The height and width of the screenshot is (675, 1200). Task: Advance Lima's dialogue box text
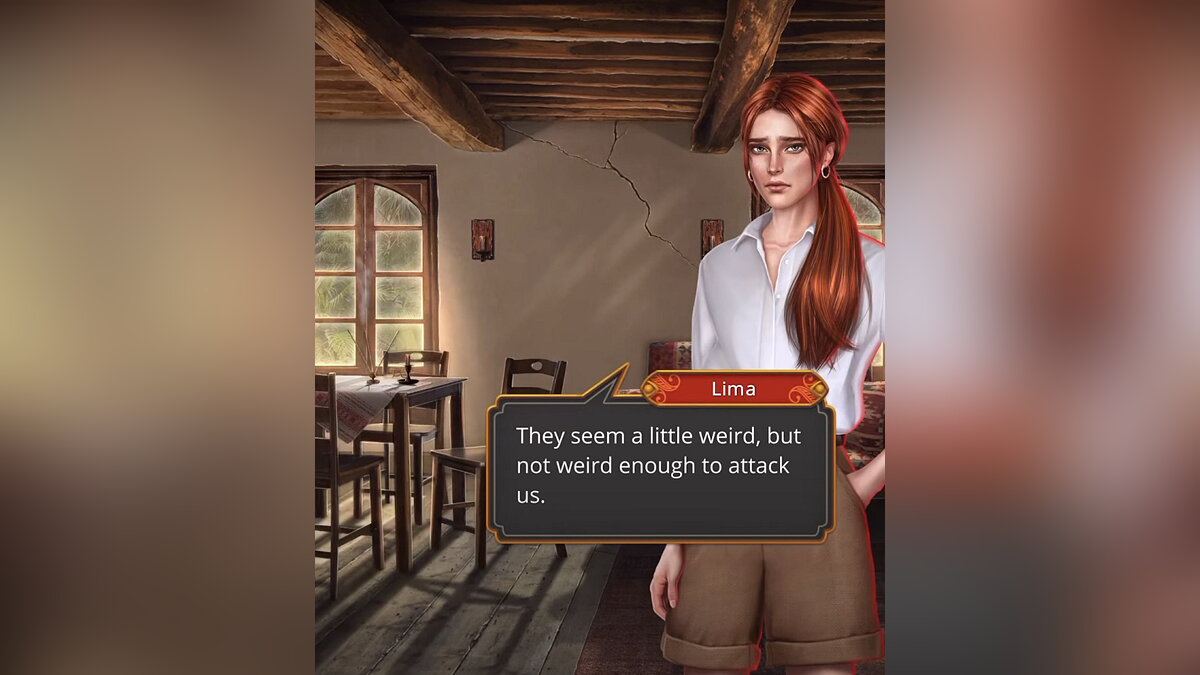pos(660,466)
